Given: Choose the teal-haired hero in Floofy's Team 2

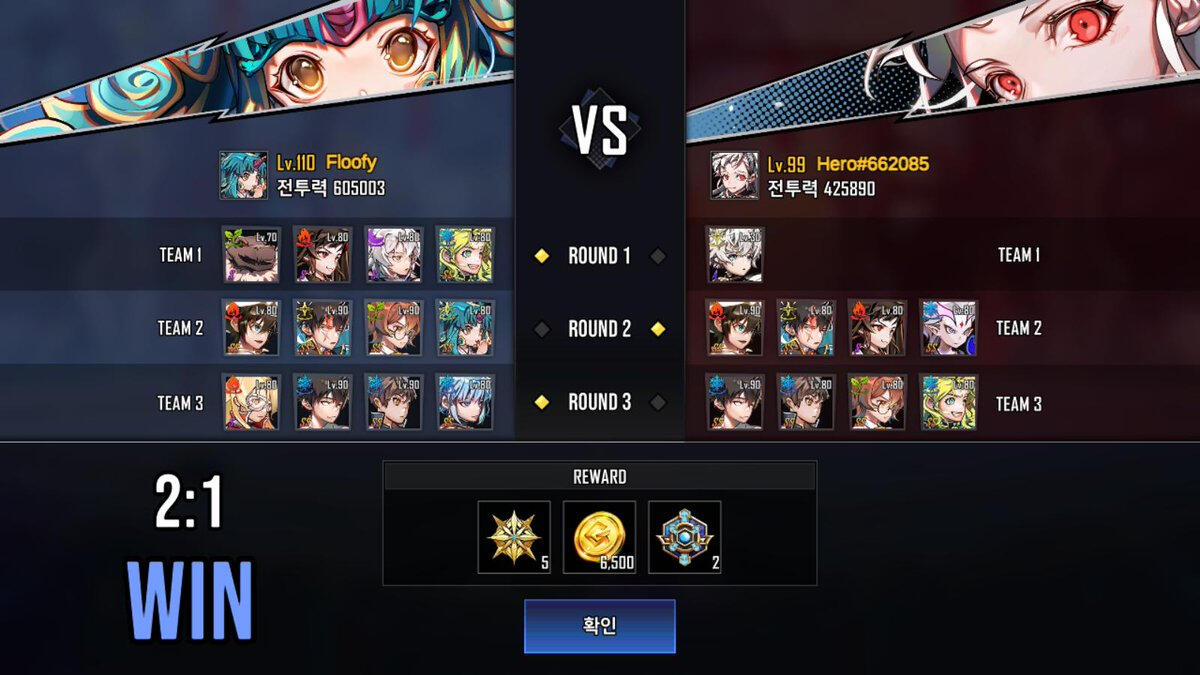Looking at the screenshot, I should pos(465,328).
